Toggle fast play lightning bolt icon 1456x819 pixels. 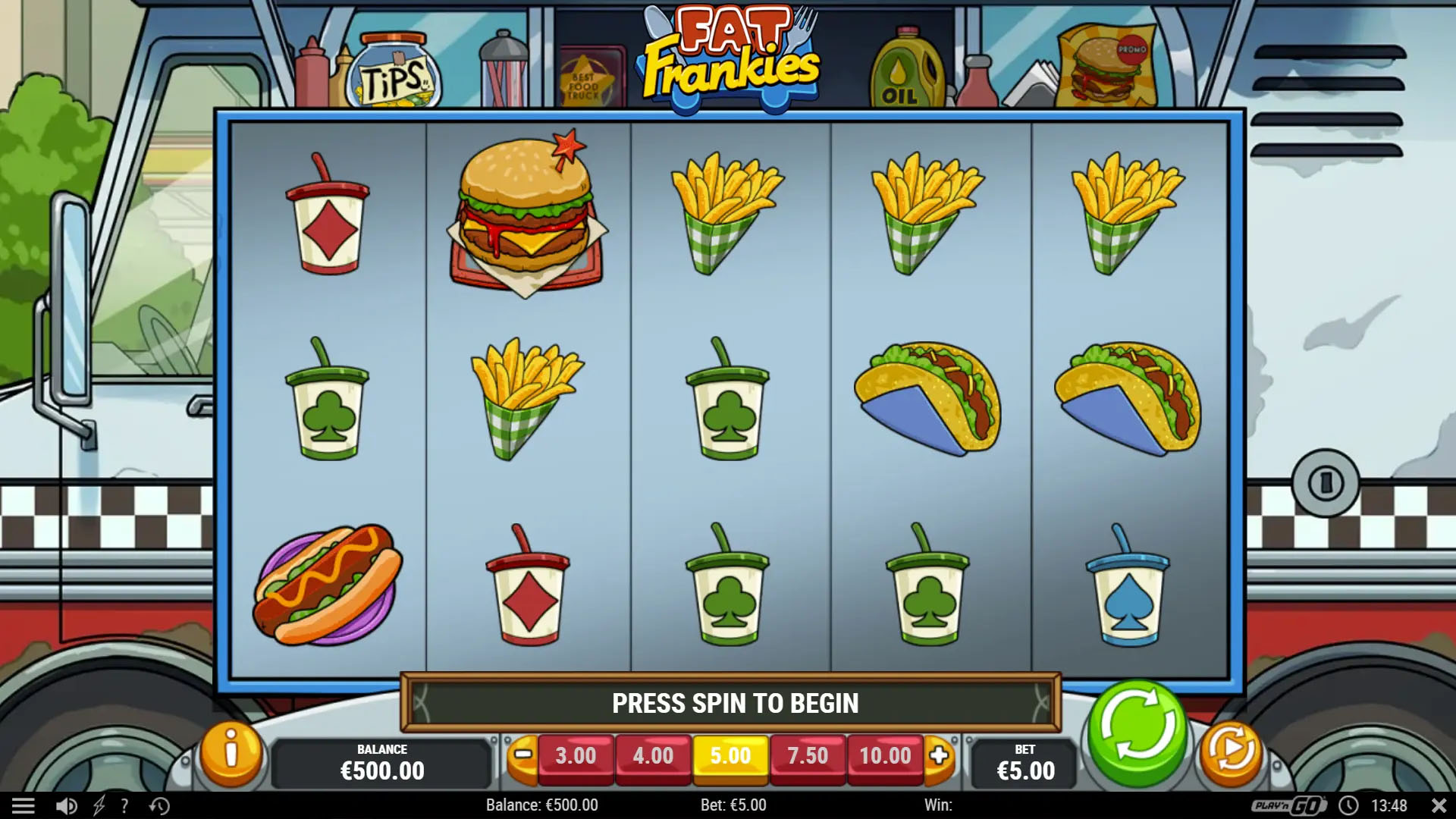[x=99, y=805]
